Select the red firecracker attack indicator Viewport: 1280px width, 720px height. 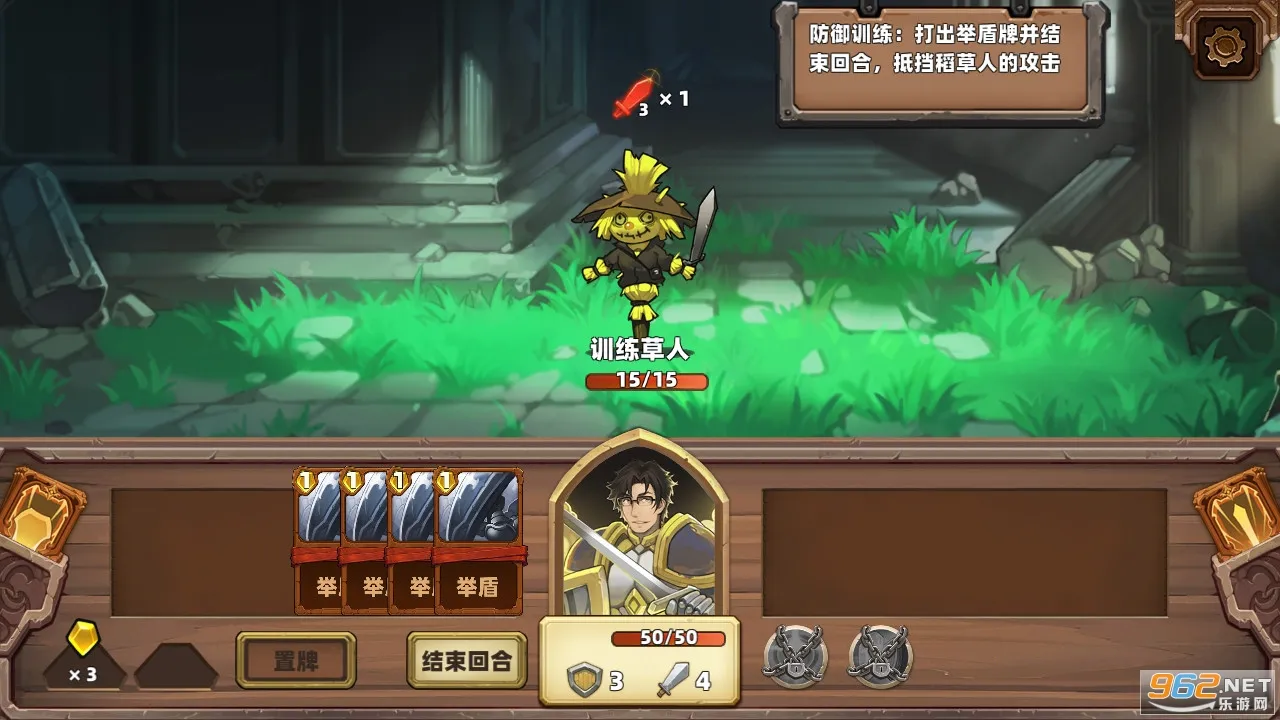[634, 95]
